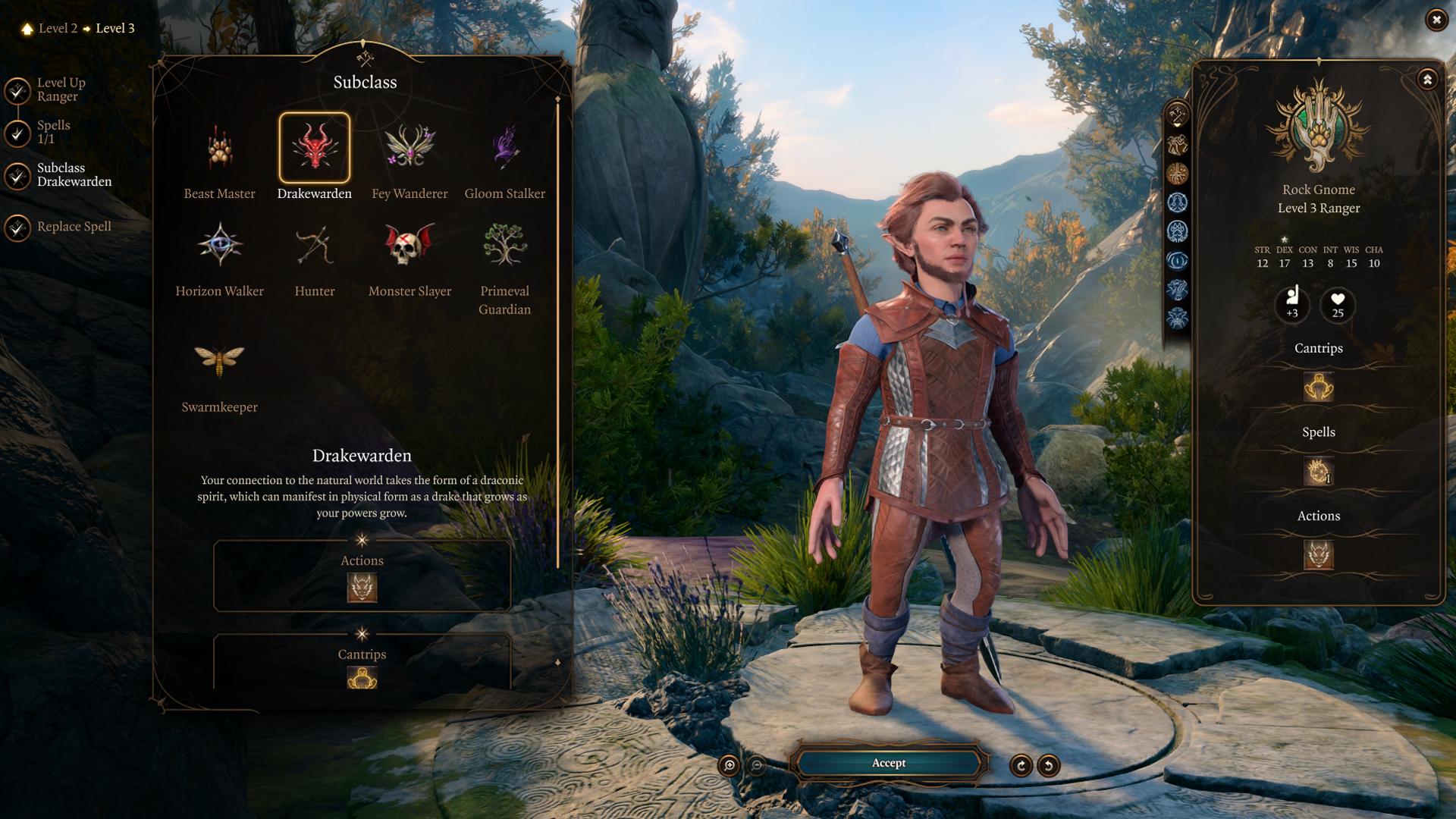The height and width of the screenshot is (819, 1456).
Task: Select the Swarmkeeper subclass
Action: 220,362
